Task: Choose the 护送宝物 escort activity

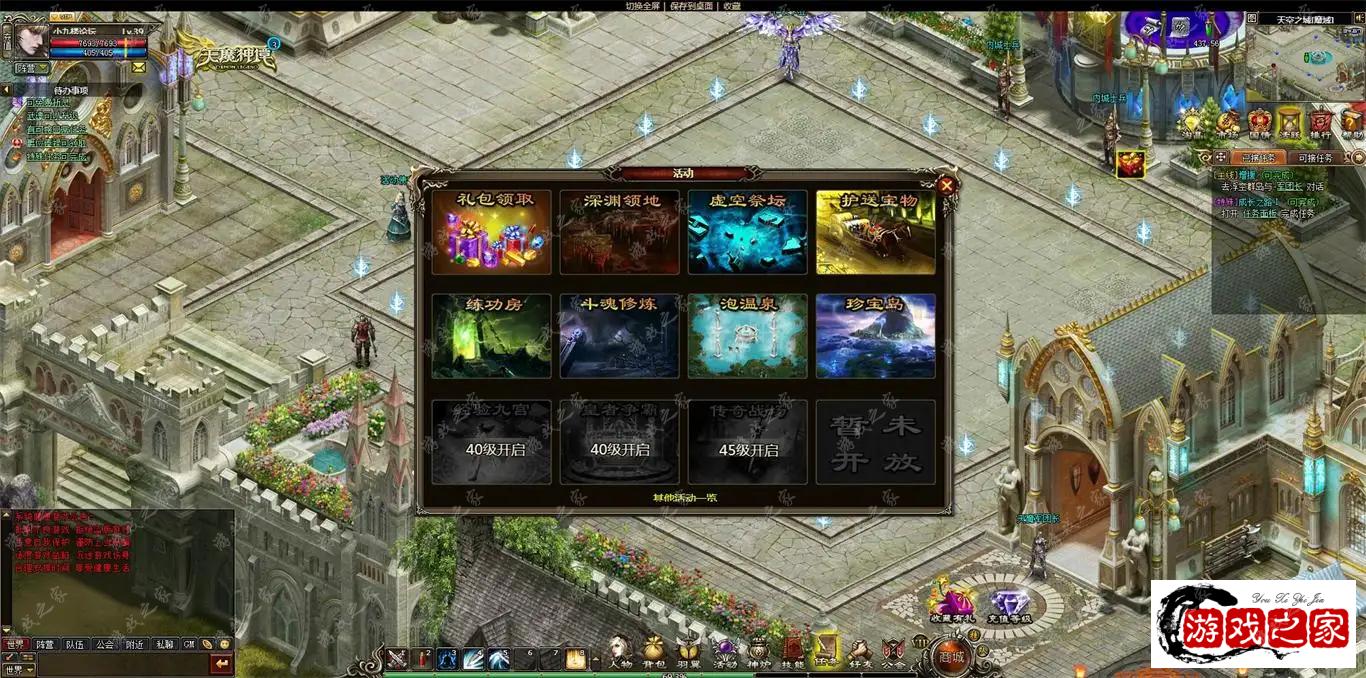Action: coord(875,232)
